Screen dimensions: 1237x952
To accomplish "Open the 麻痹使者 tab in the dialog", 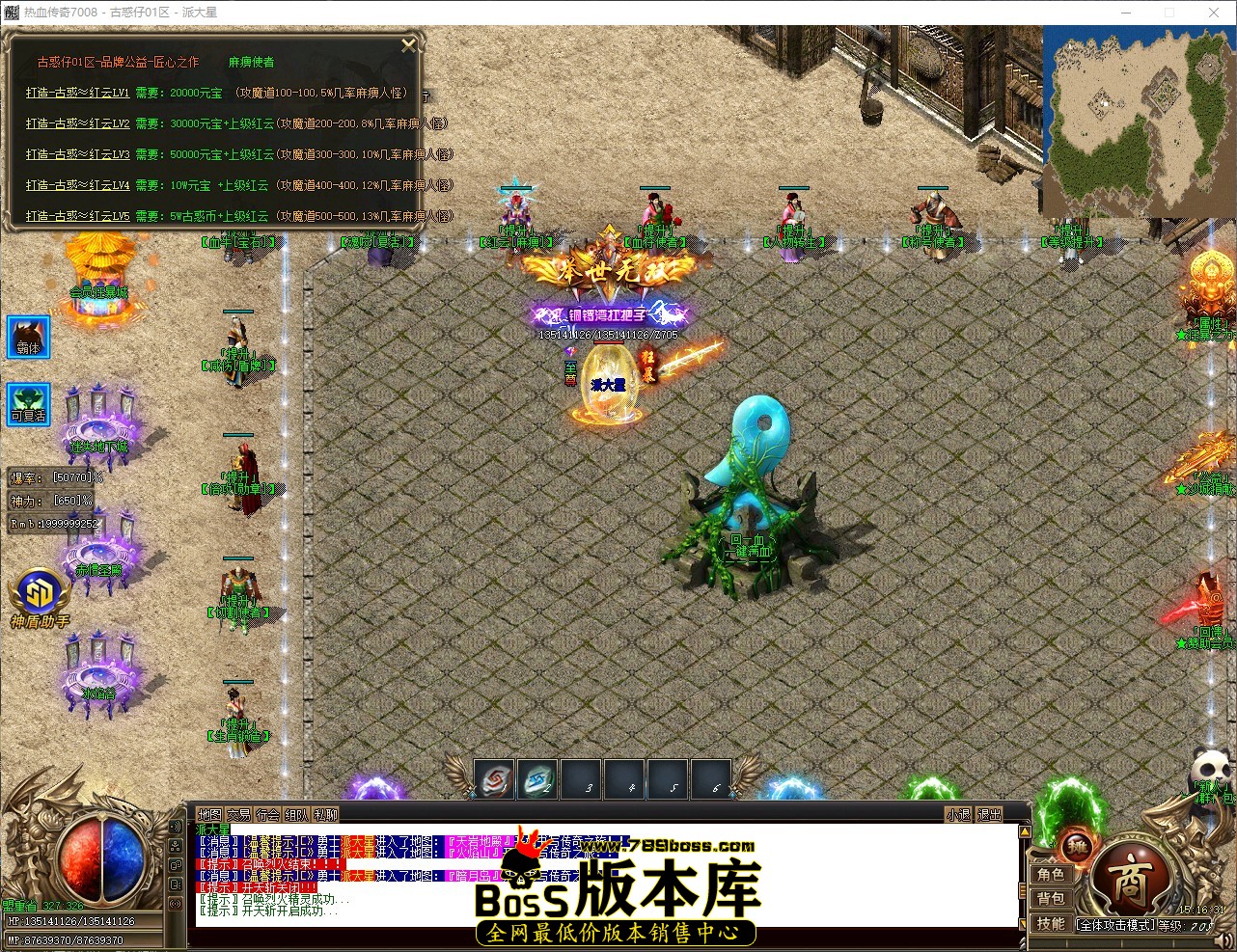I will pos(251,61).
